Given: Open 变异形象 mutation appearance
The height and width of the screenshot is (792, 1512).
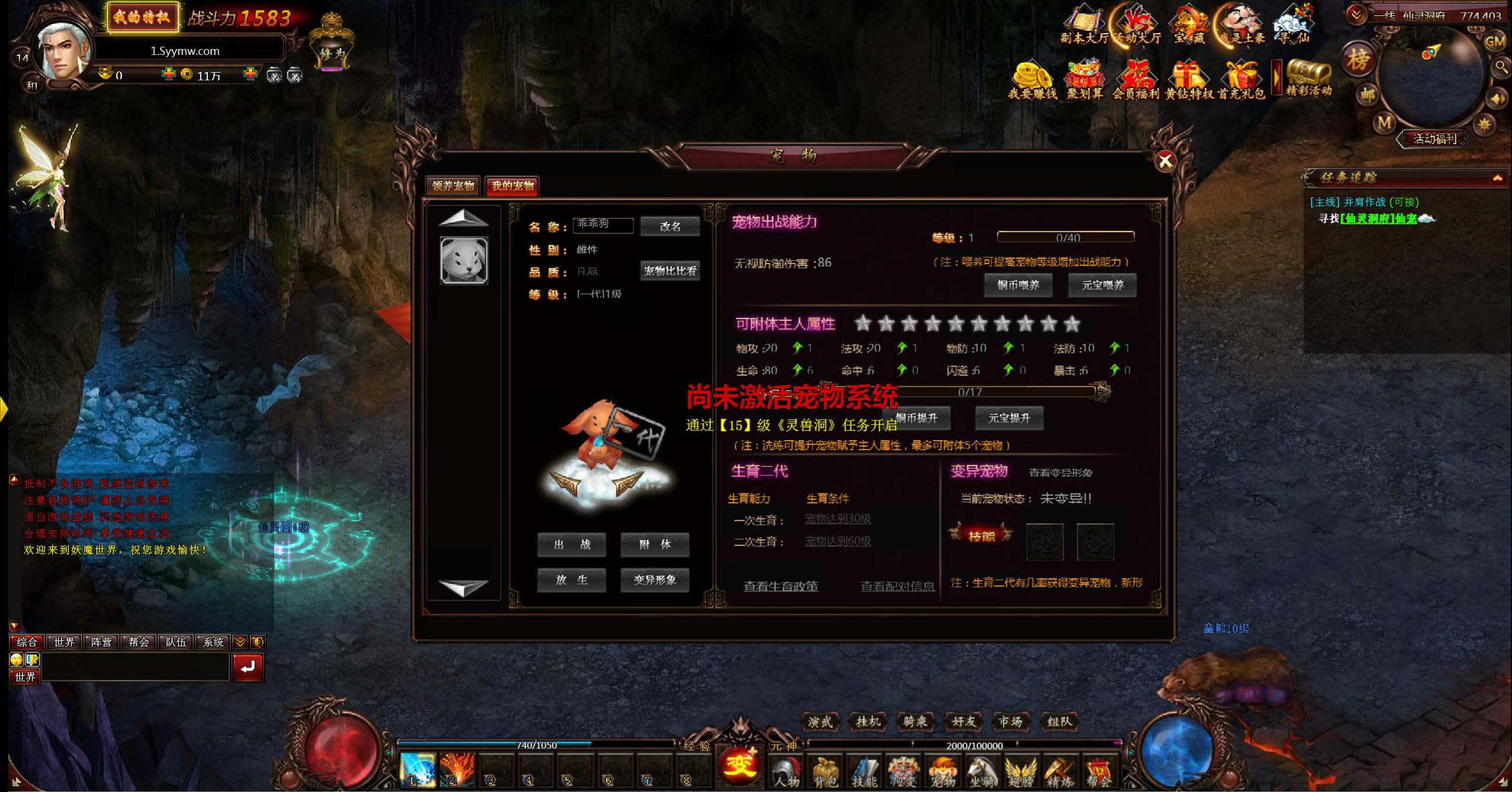Looking at the screenshot, I should pyautogui.click(x=654, y=580).
